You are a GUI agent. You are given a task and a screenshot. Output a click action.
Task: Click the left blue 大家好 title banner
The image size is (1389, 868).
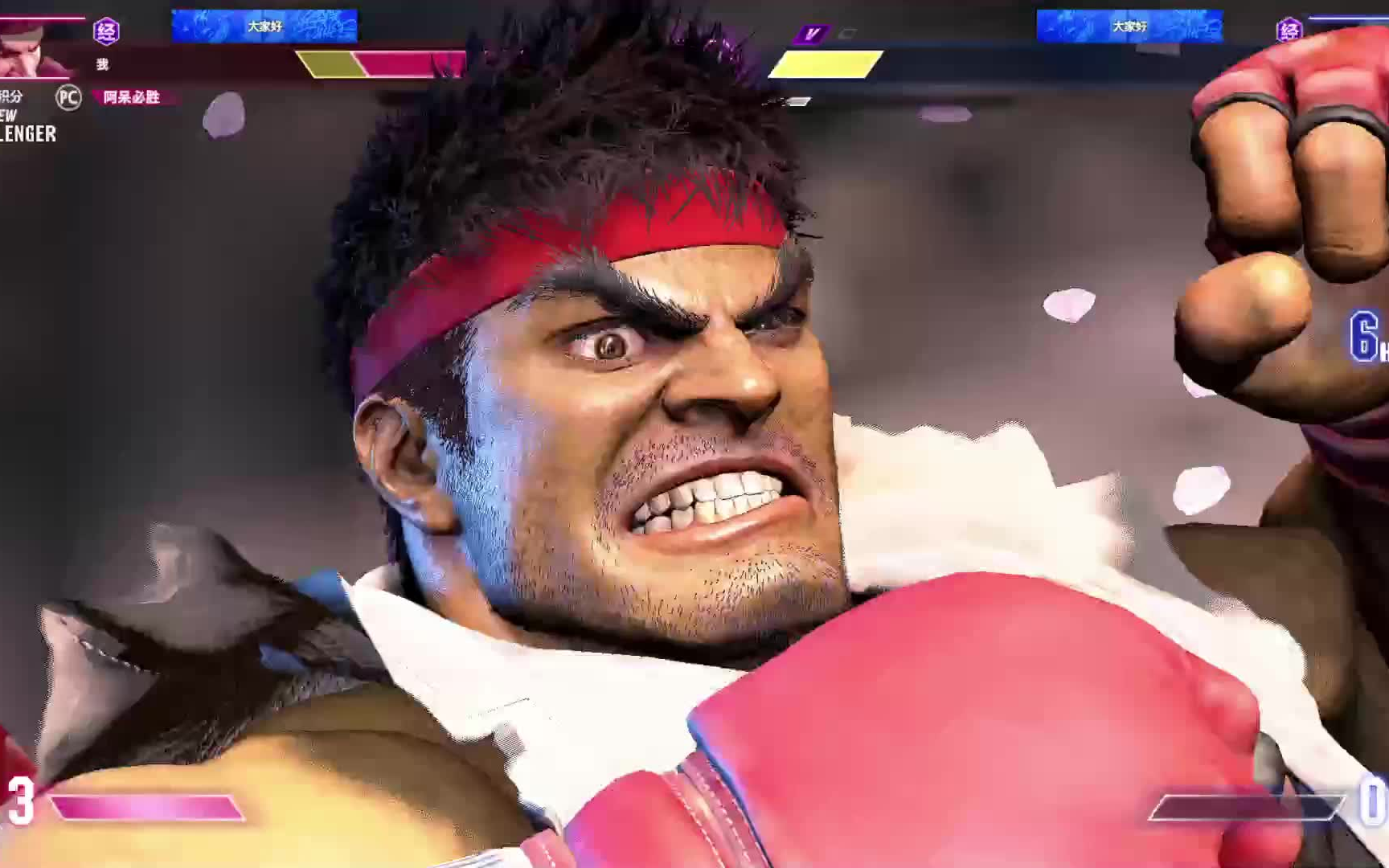pyautogui.click(x=264, y=26)
